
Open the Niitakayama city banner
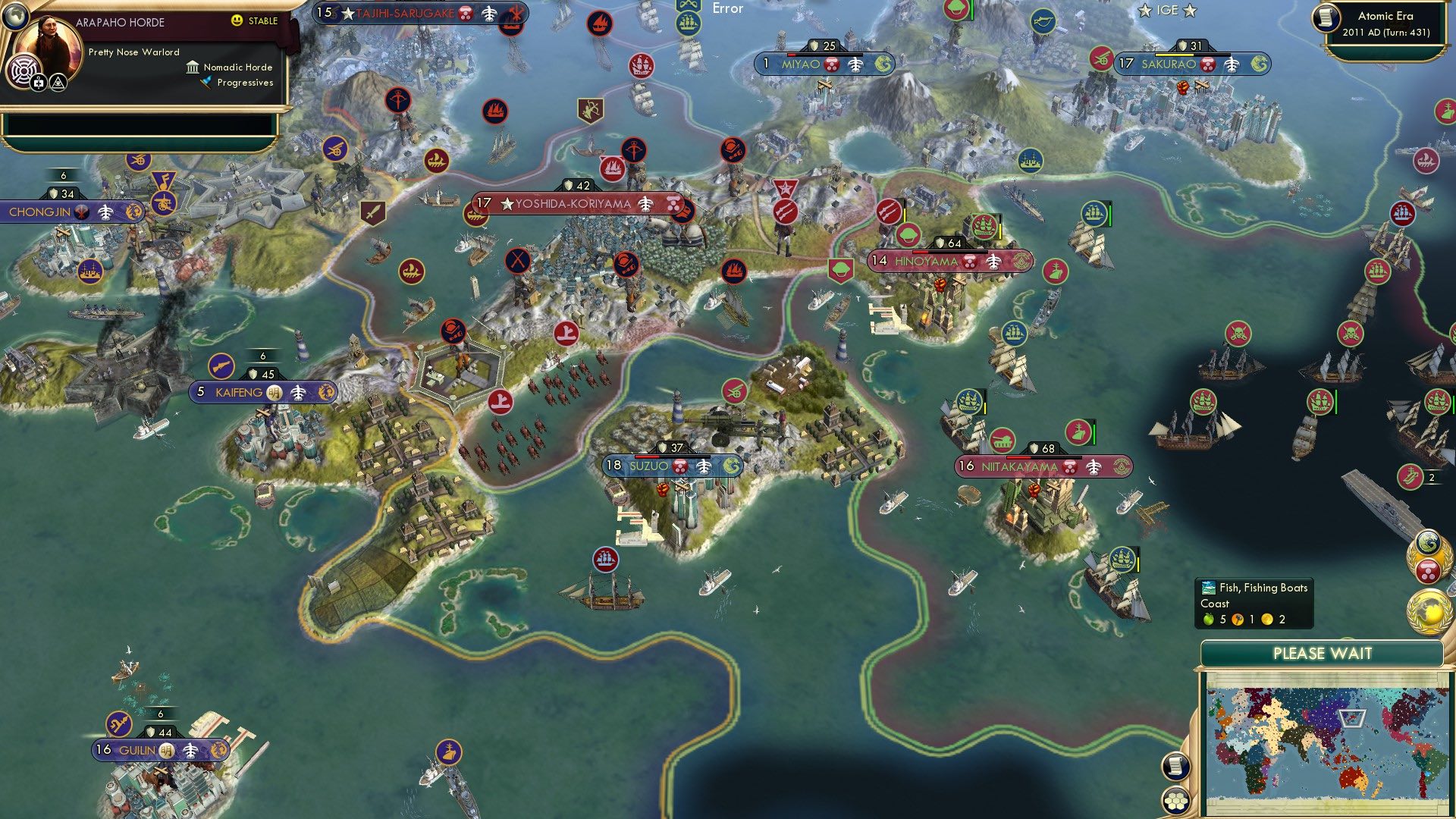1020,469
